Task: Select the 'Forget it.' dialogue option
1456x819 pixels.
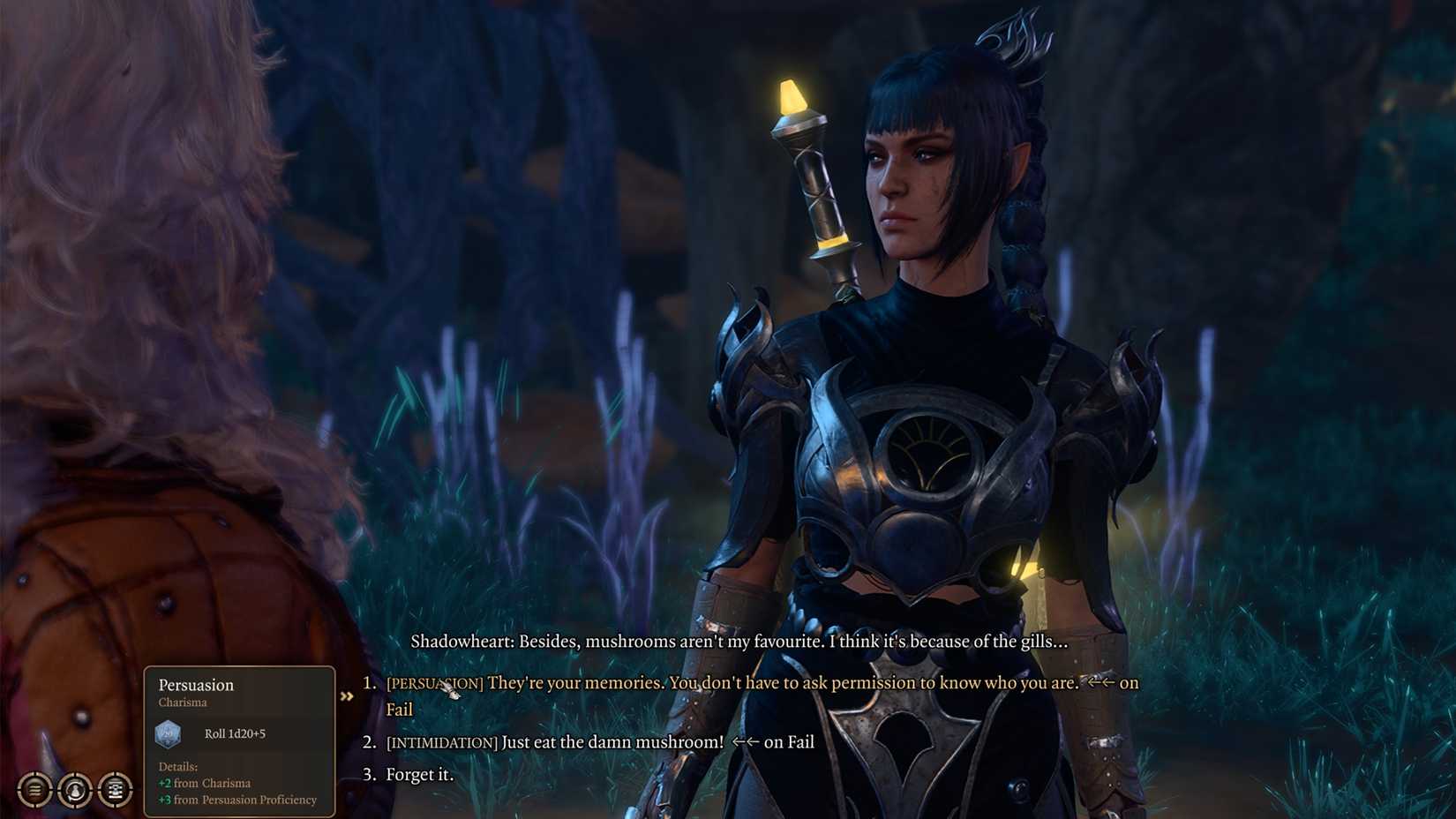Action: (x=418, y=774)
